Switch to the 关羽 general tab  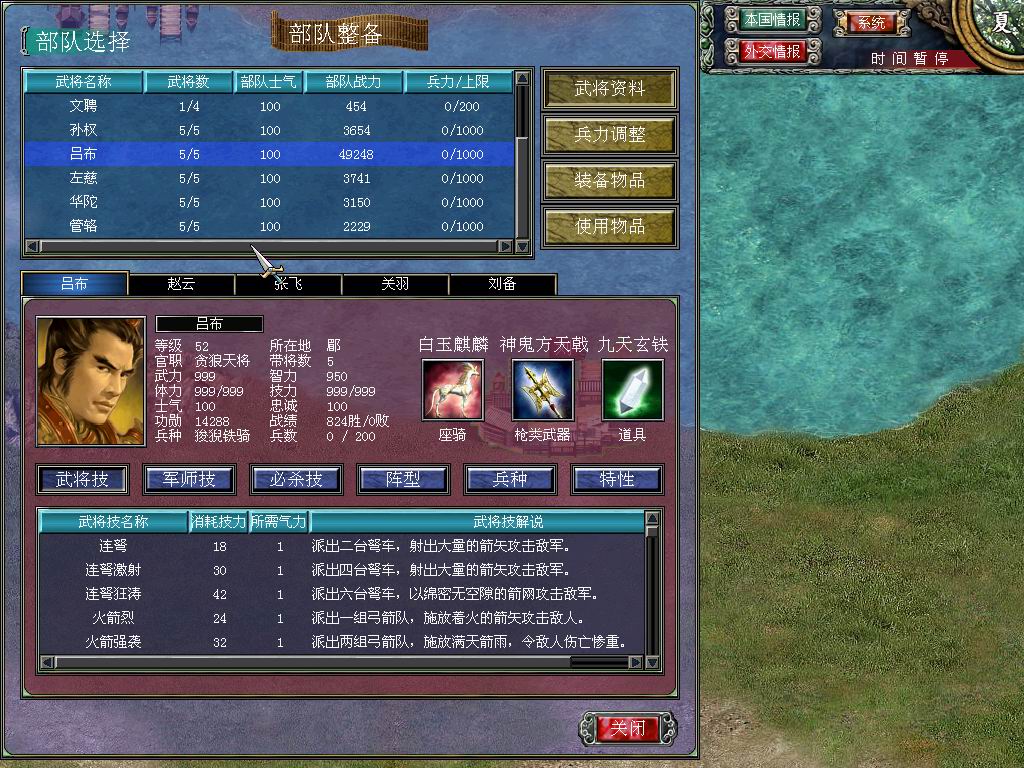click(395, 284)
